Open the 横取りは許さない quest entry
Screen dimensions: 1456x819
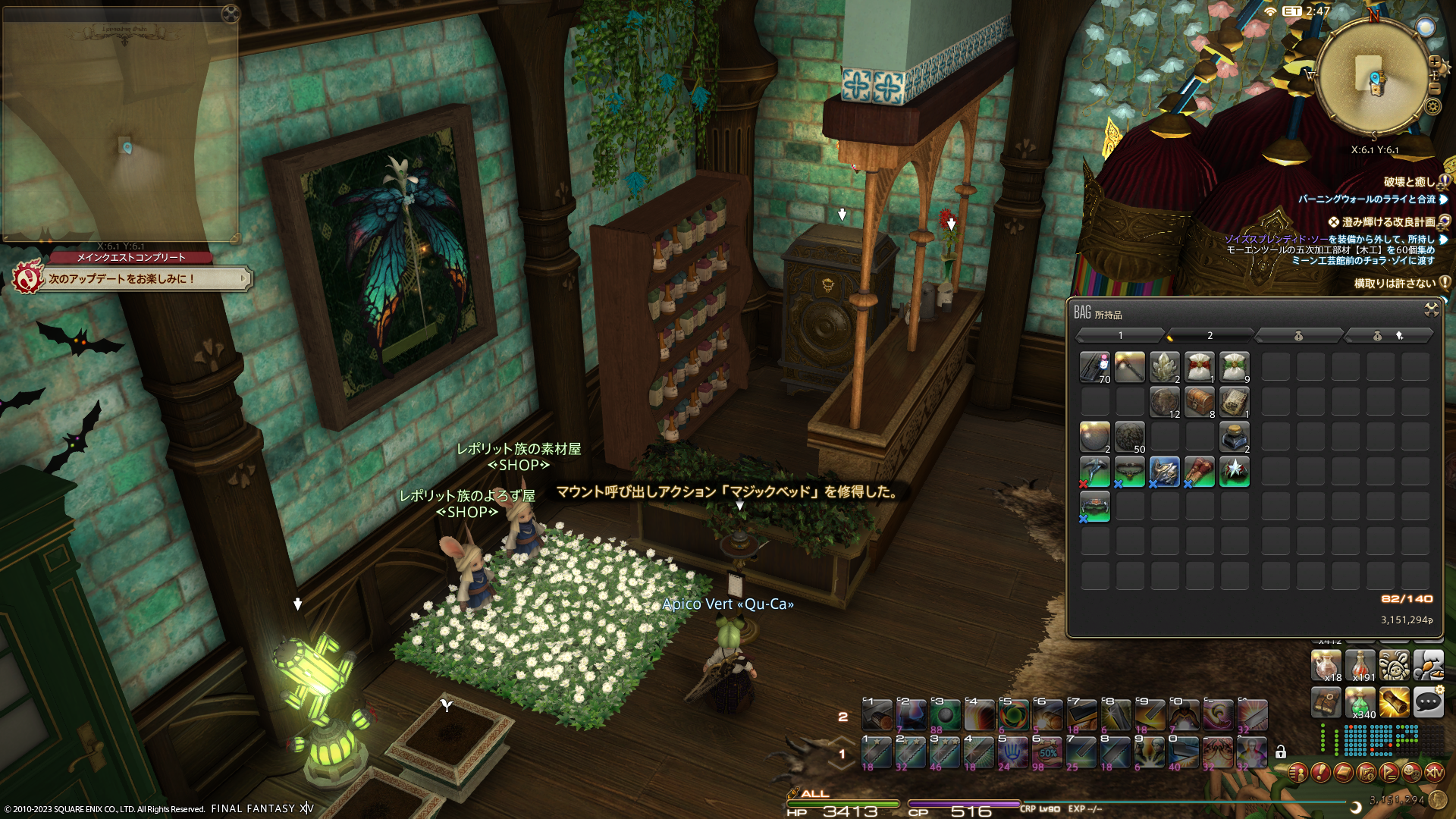(1395, 284)
